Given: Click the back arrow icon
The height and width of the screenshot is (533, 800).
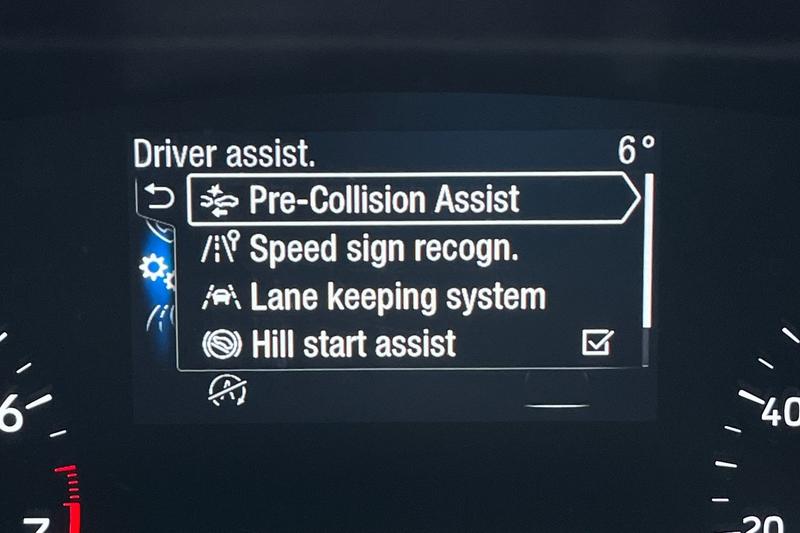Looking at the screenshot, I should pos(160,198).
